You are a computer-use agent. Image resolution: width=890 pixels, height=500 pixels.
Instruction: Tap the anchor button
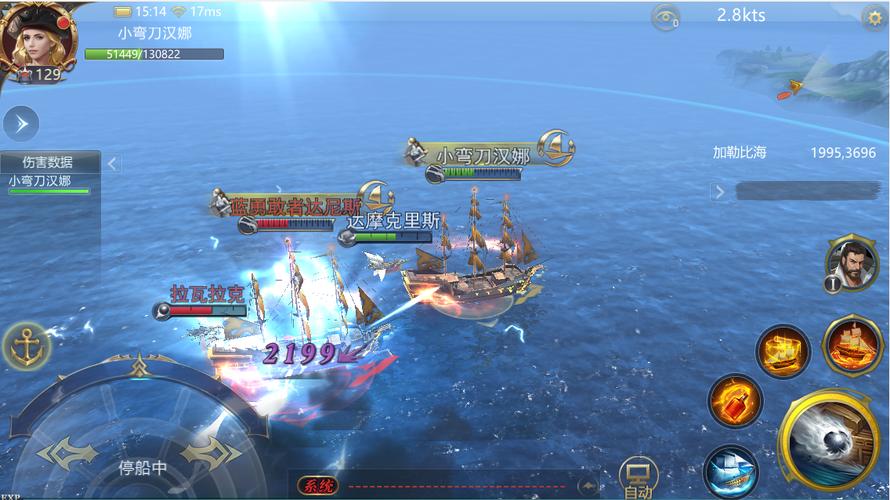(27, 347)
